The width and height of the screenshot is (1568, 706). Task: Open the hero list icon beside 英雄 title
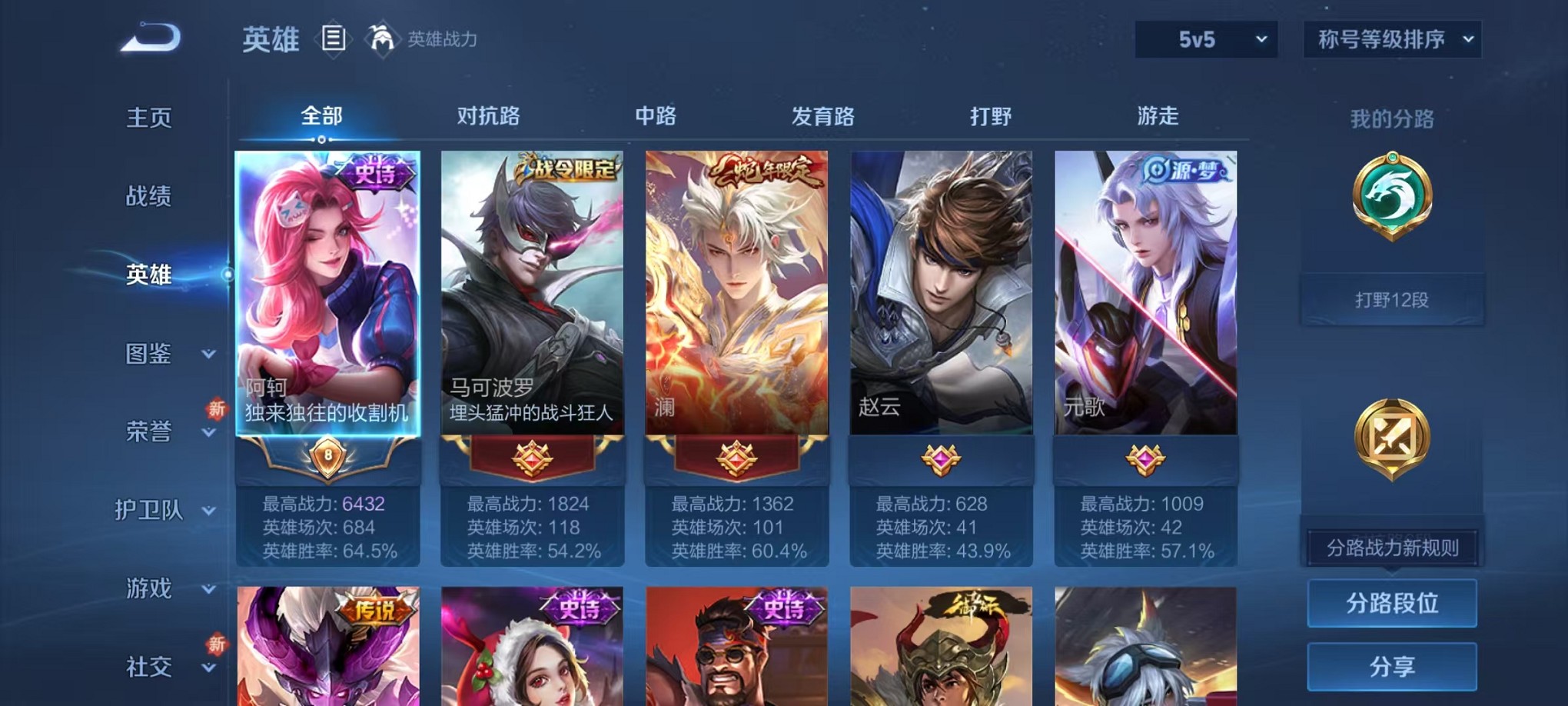point(334,39)
